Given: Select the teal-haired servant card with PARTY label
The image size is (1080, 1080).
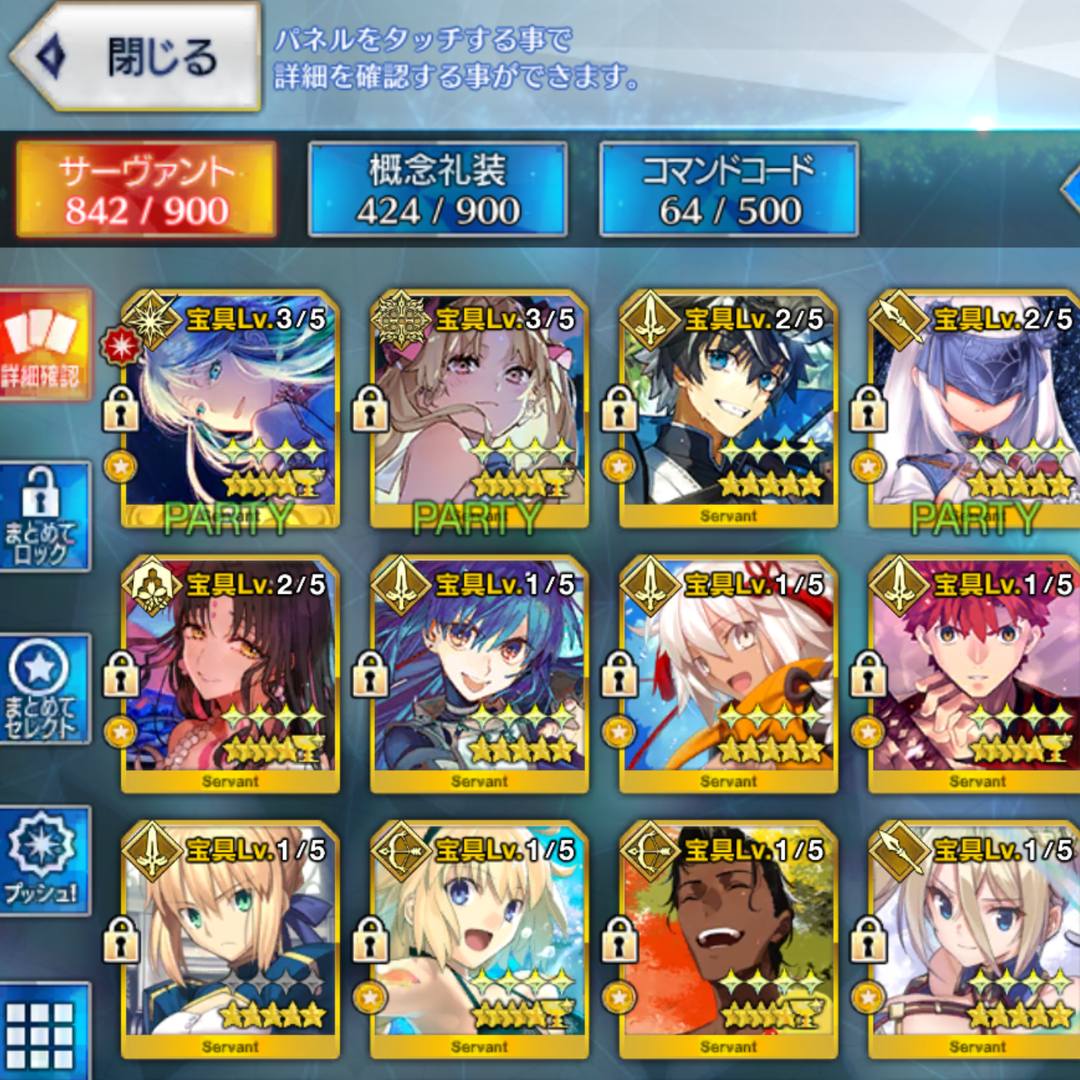Looking at the screenshot, I should tap(231, 410).
